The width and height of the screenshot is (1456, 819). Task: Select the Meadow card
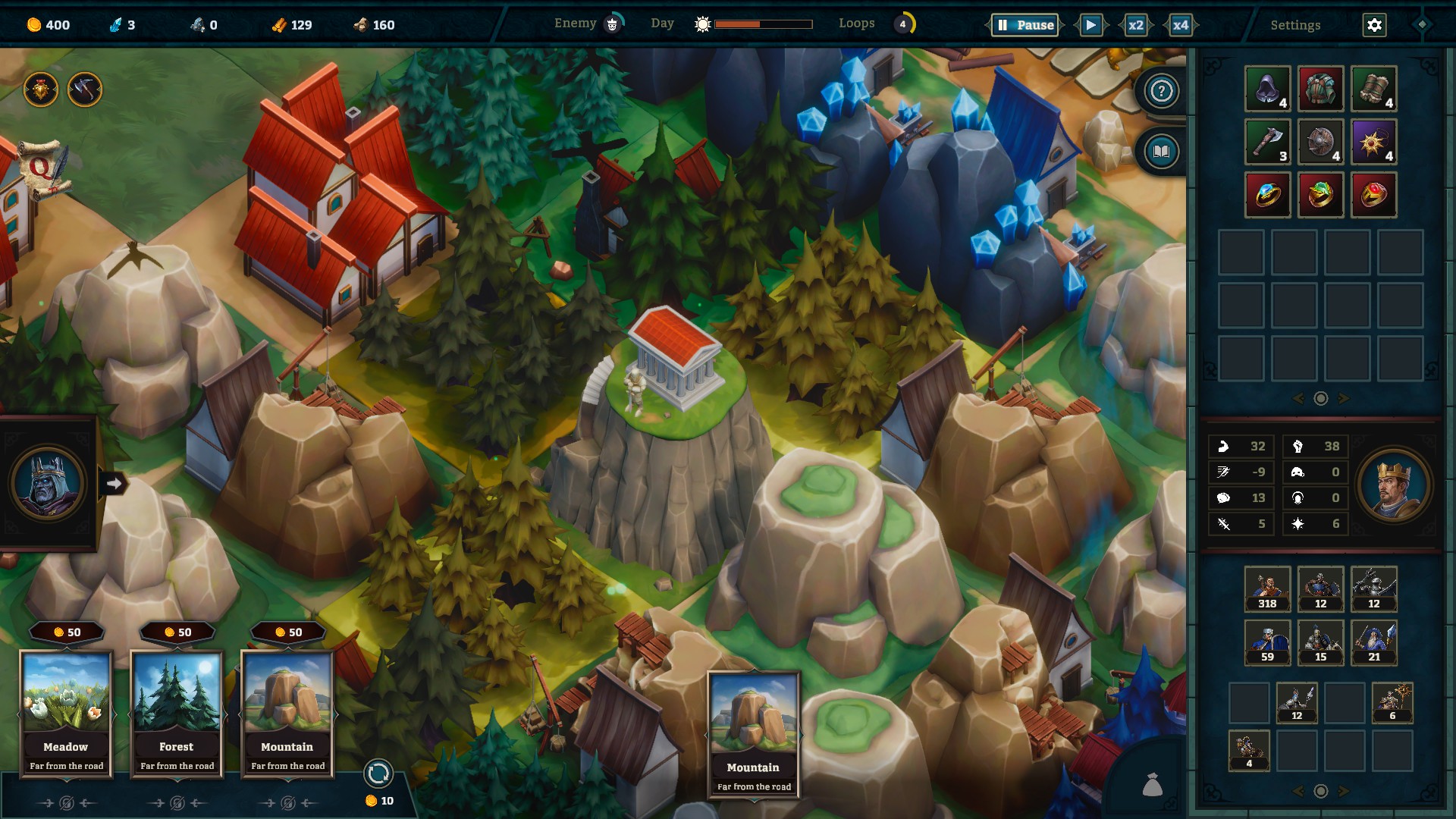click(x=66, y=713)
